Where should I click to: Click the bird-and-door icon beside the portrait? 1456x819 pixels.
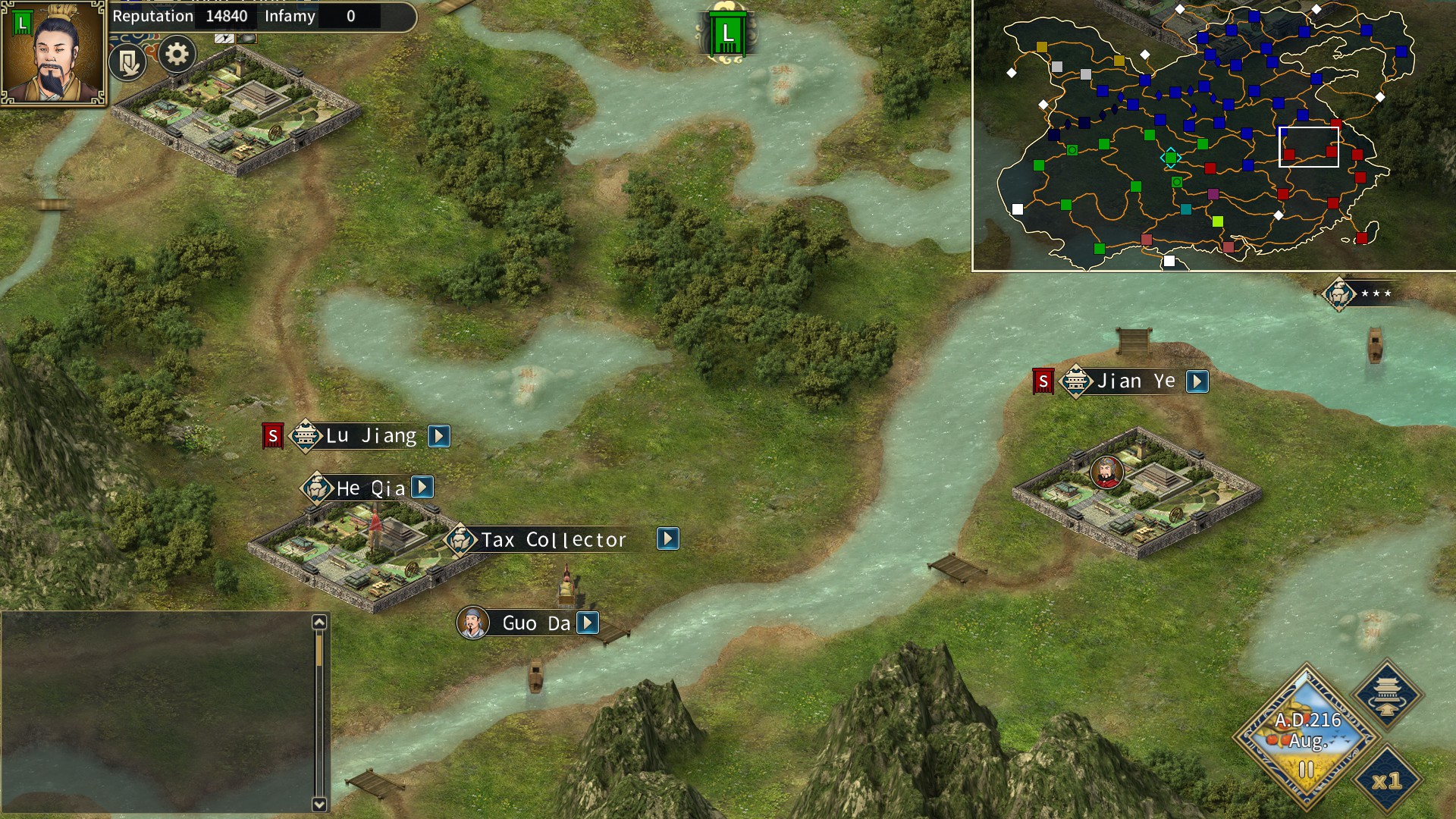[127, 62]
